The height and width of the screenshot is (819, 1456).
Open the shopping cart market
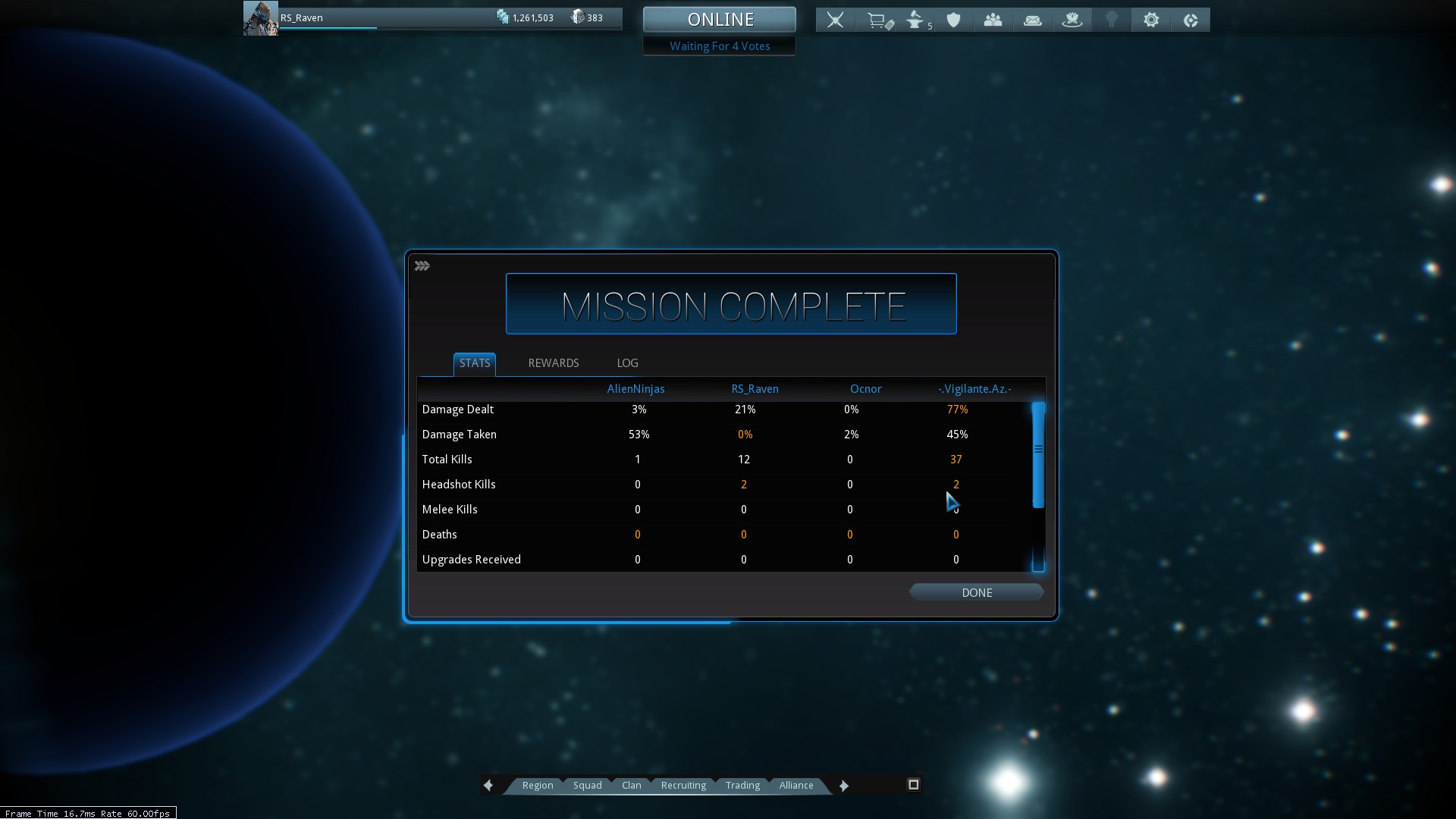(x=878, y=20)
